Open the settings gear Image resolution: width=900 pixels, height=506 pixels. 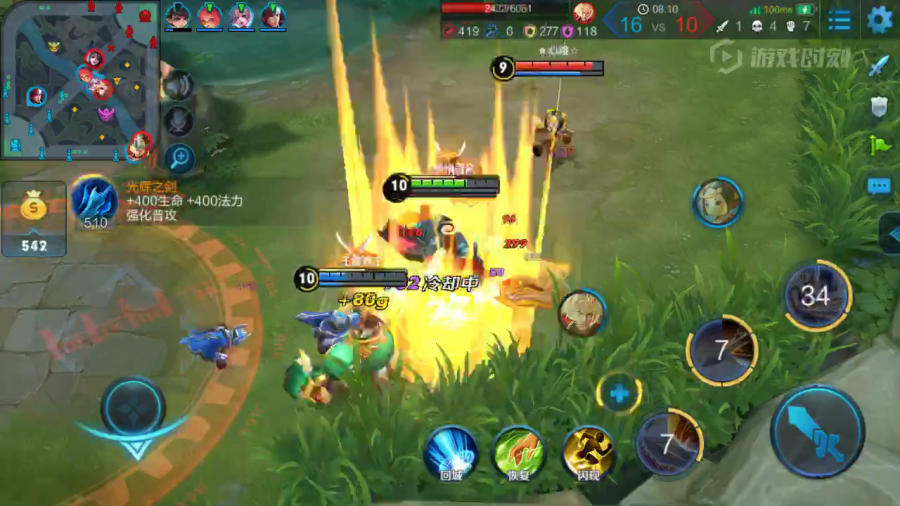pos(879,19)
